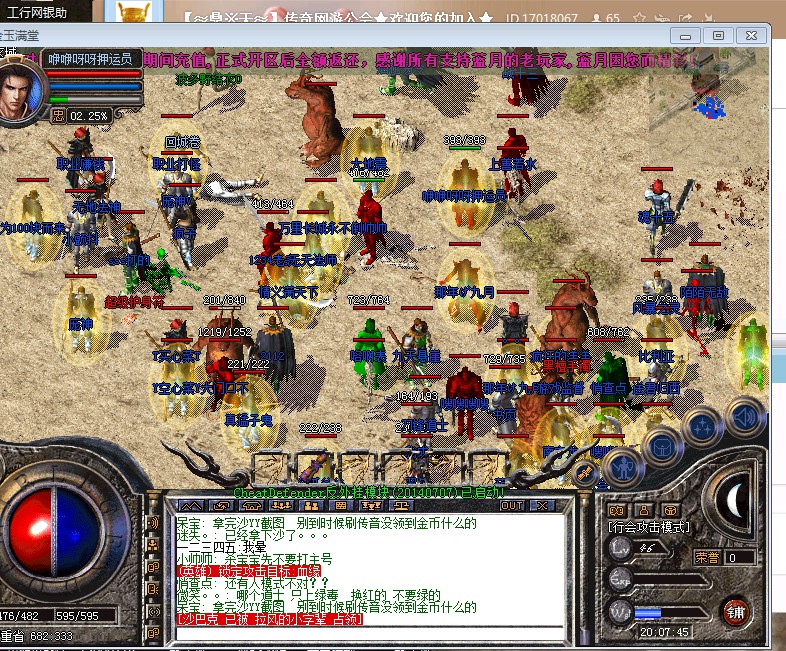Click the crescent moon day-night dial
Image resolution: width=786 pixels, height=651 pixels.
[736, 497]
